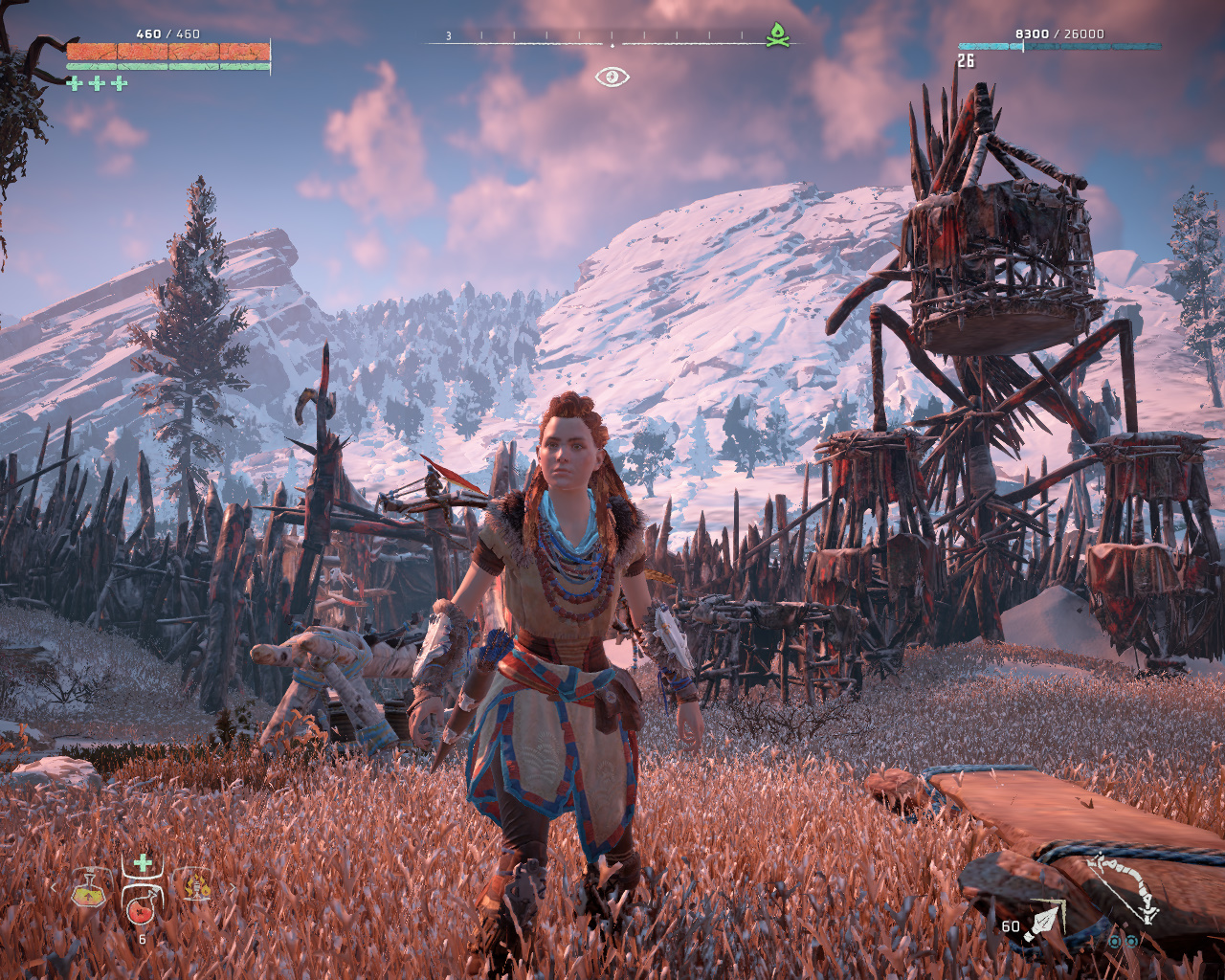Select the yellow fire trap slot
This screenshot has width=1225, height=980.
click(196, 886)
